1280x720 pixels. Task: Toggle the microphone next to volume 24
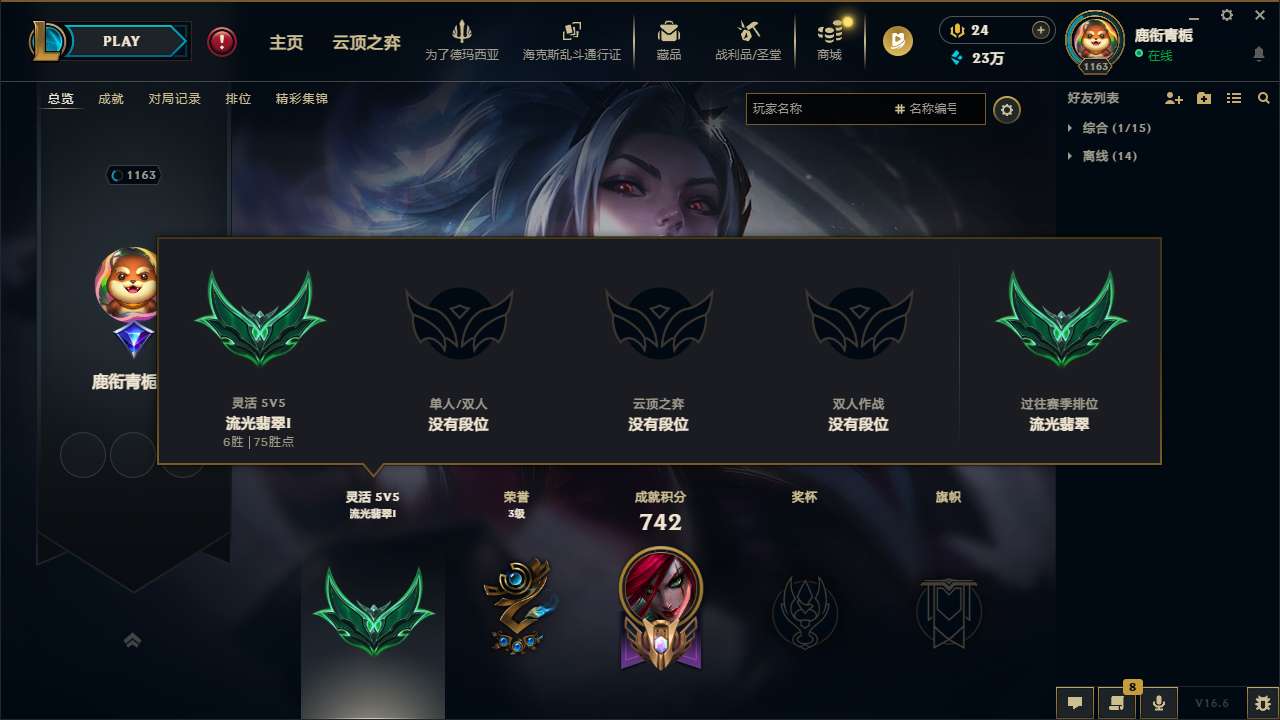coord(955,31)
